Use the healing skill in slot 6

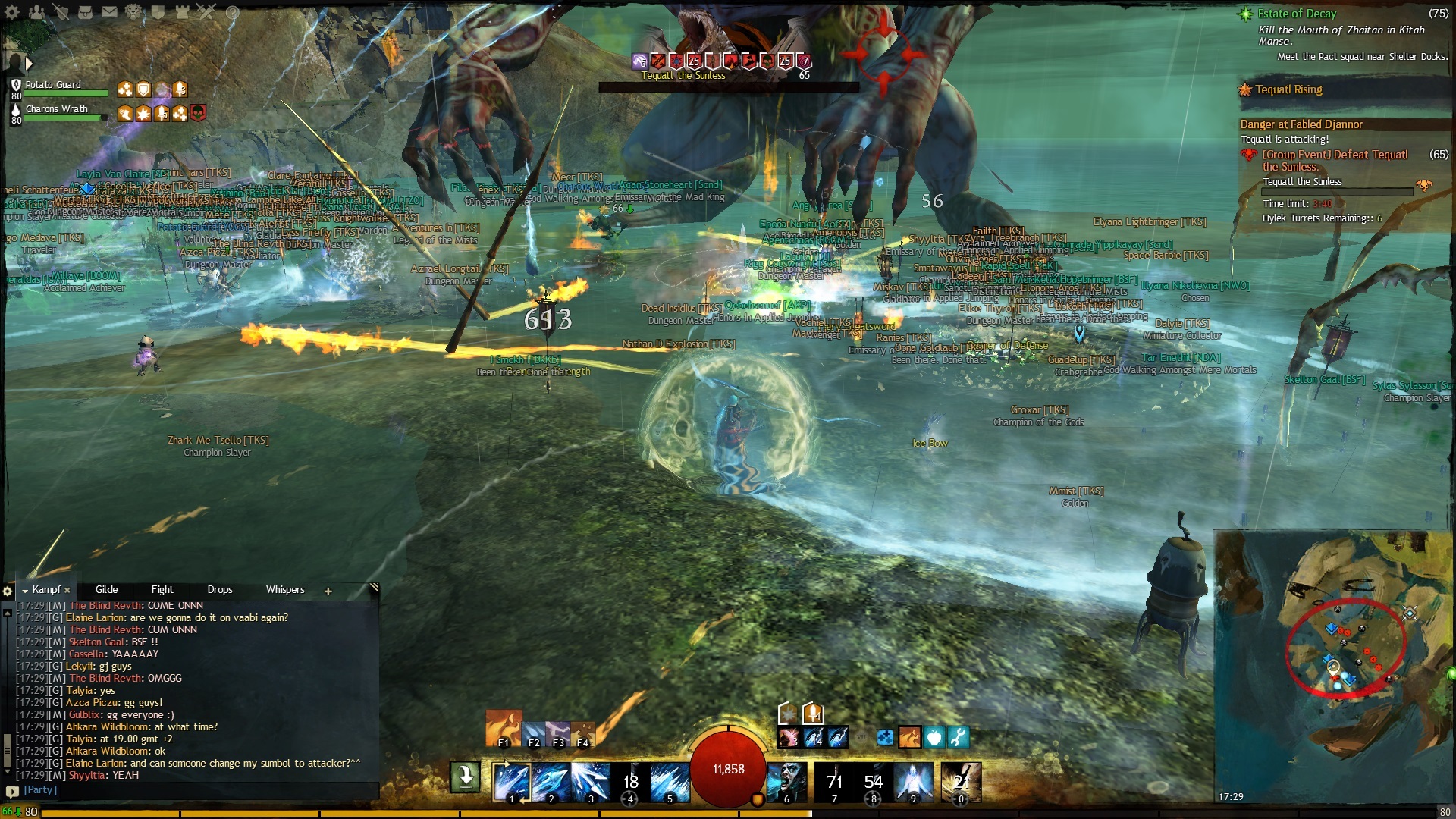787,783
